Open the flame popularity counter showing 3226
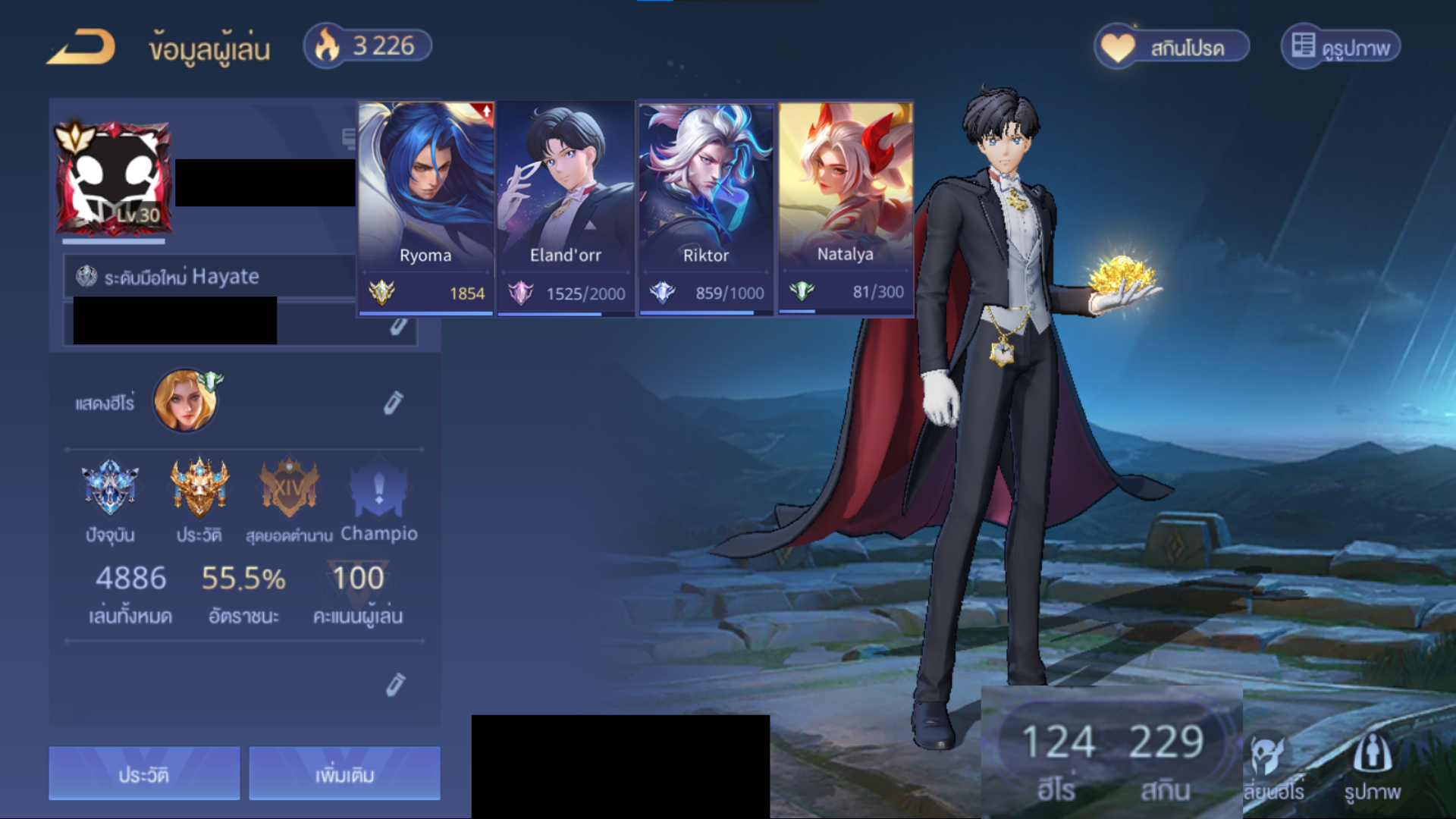Screen dimensions: 1456x819 368,46
